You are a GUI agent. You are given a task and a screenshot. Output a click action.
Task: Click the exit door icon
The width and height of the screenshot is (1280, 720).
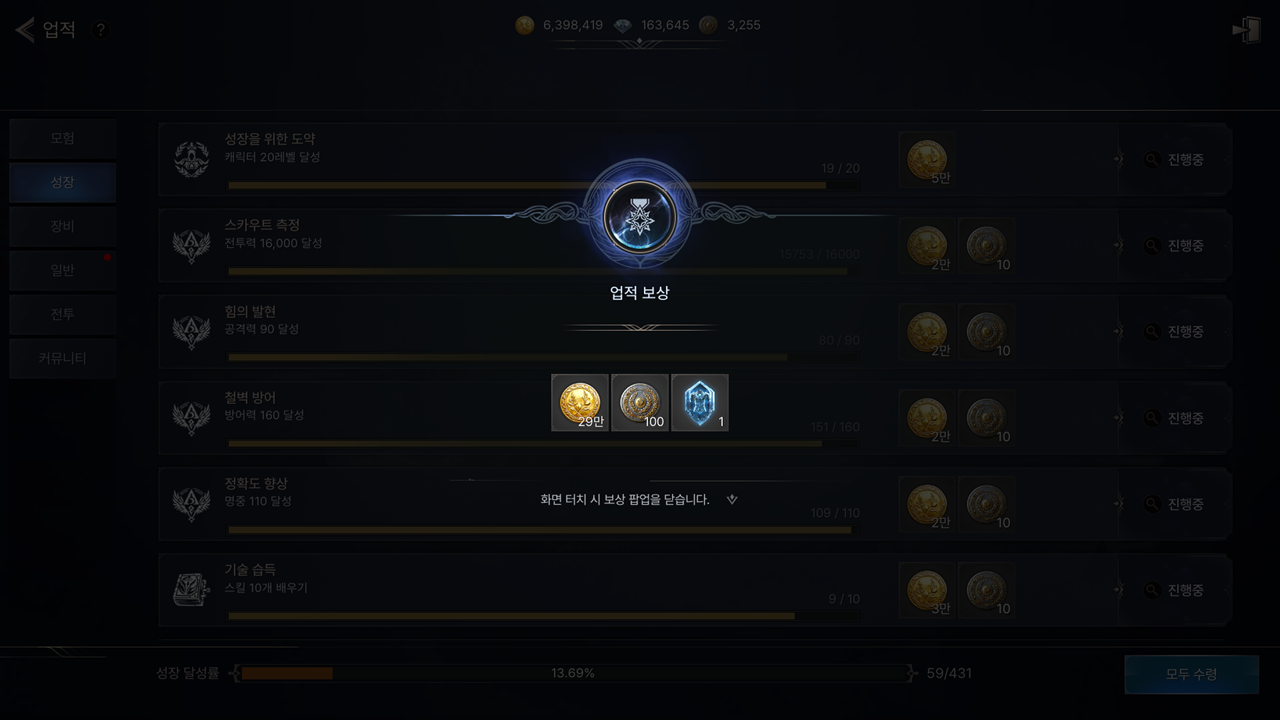point(1246,30)
